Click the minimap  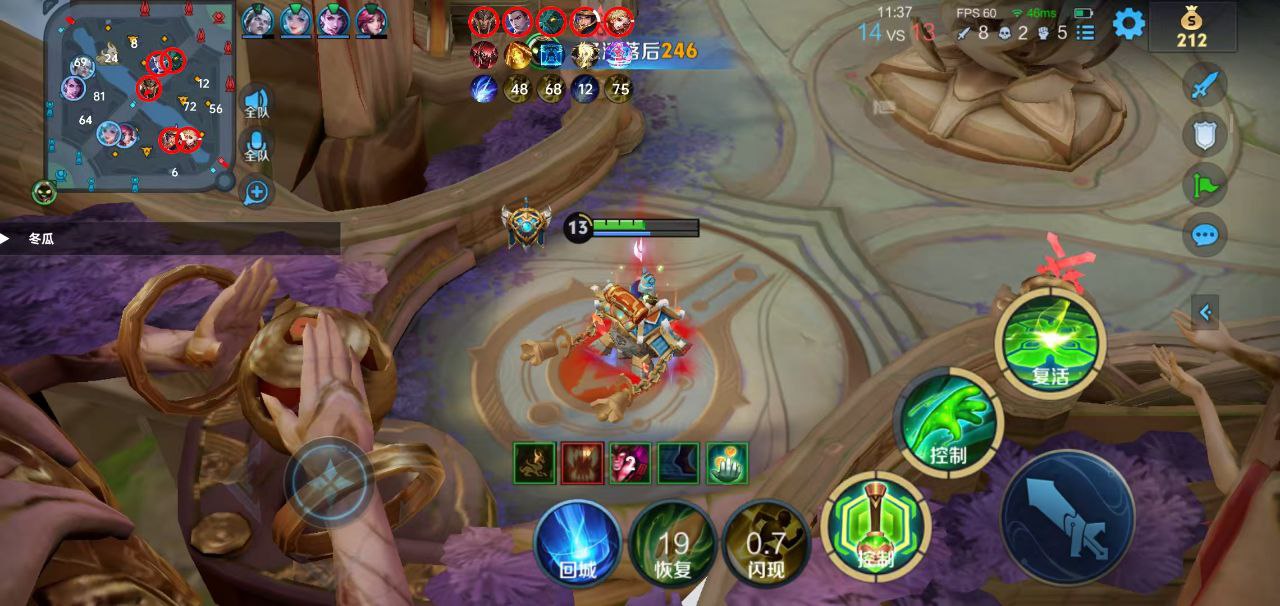point(139,95)
